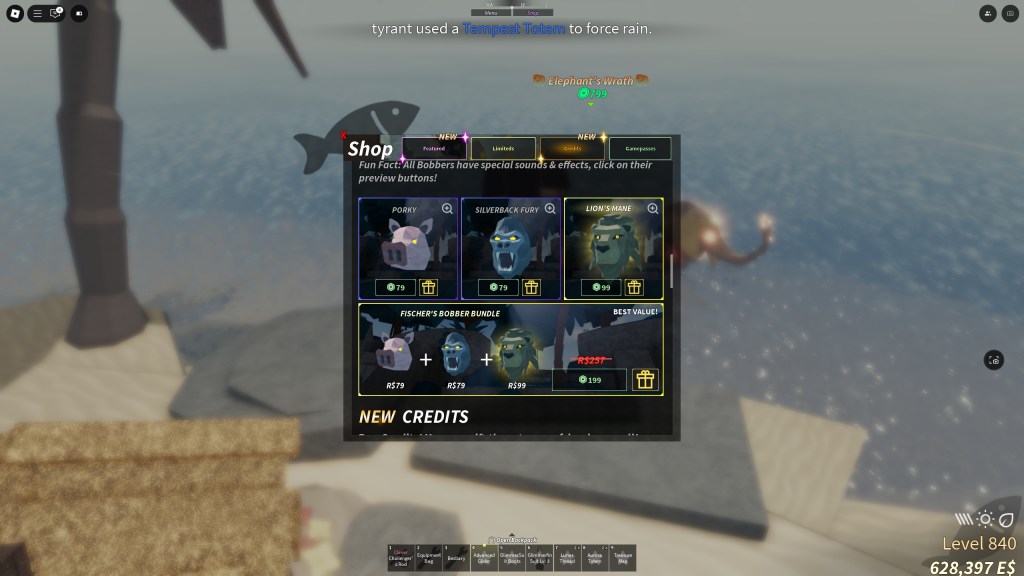Buy the Porky bobber for 79

pos(395,288)
